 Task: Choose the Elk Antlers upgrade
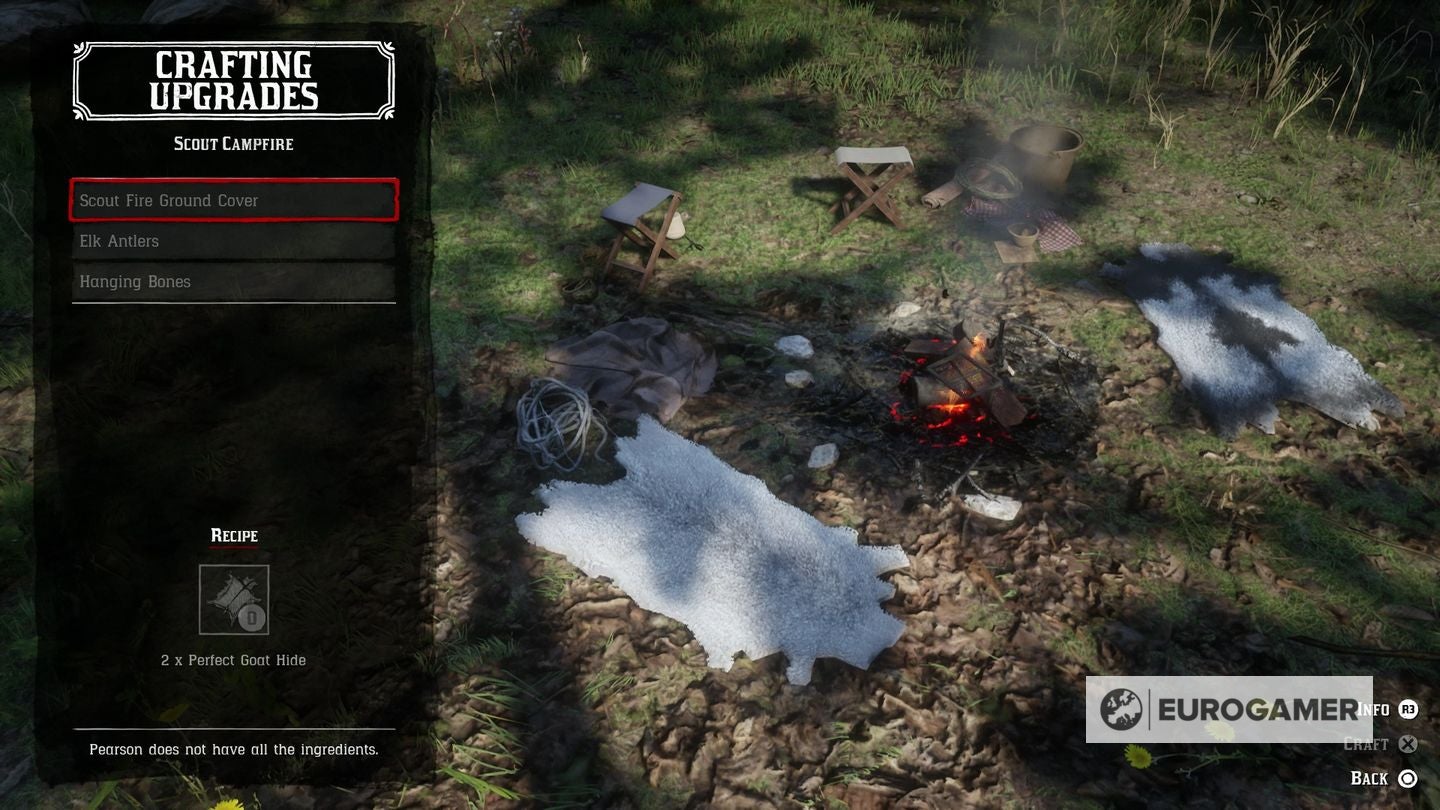coord(234,241)
